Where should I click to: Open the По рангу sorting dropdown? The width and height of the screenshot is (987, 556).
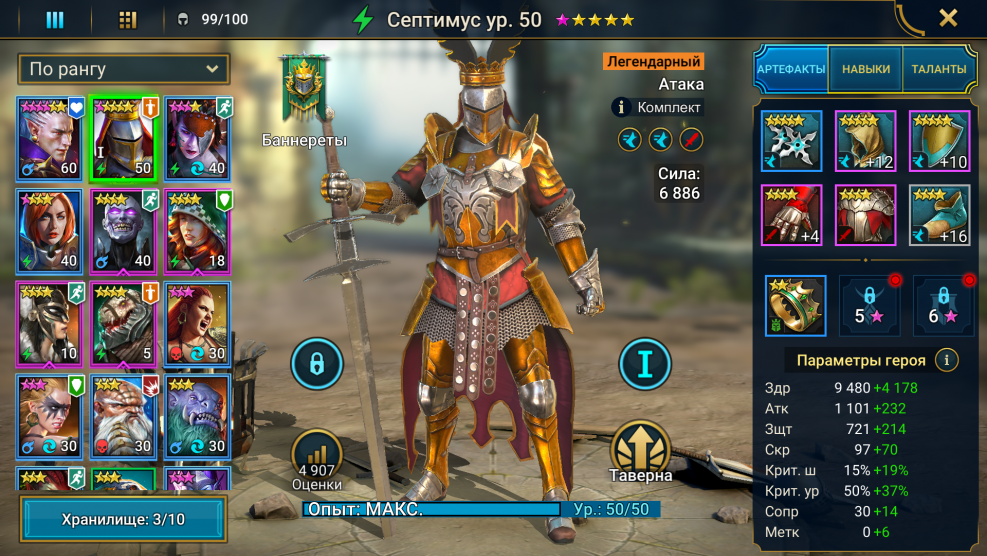tap(124, 69)
